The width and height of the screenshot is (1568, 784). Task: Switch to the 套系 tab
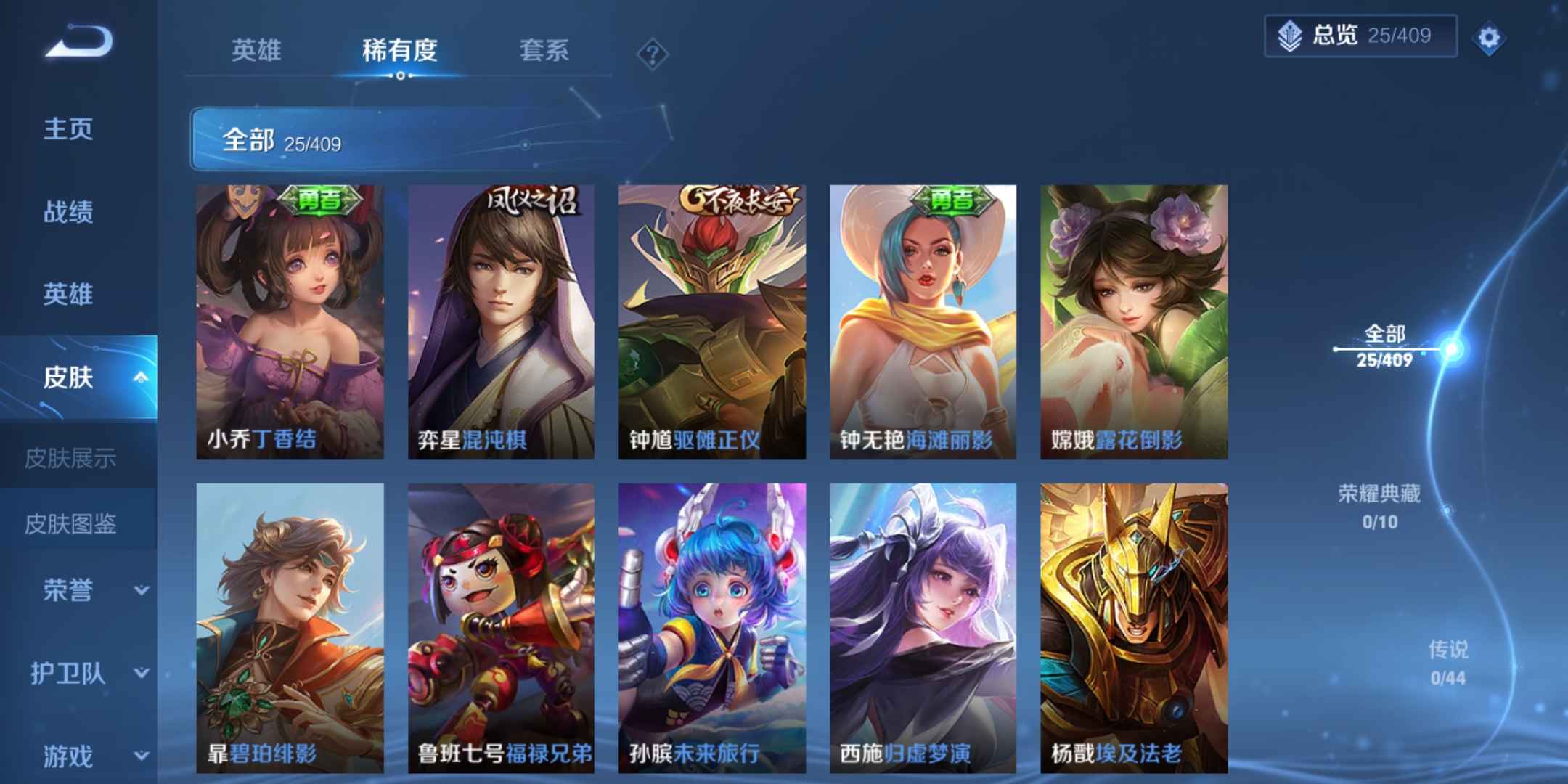543,51
